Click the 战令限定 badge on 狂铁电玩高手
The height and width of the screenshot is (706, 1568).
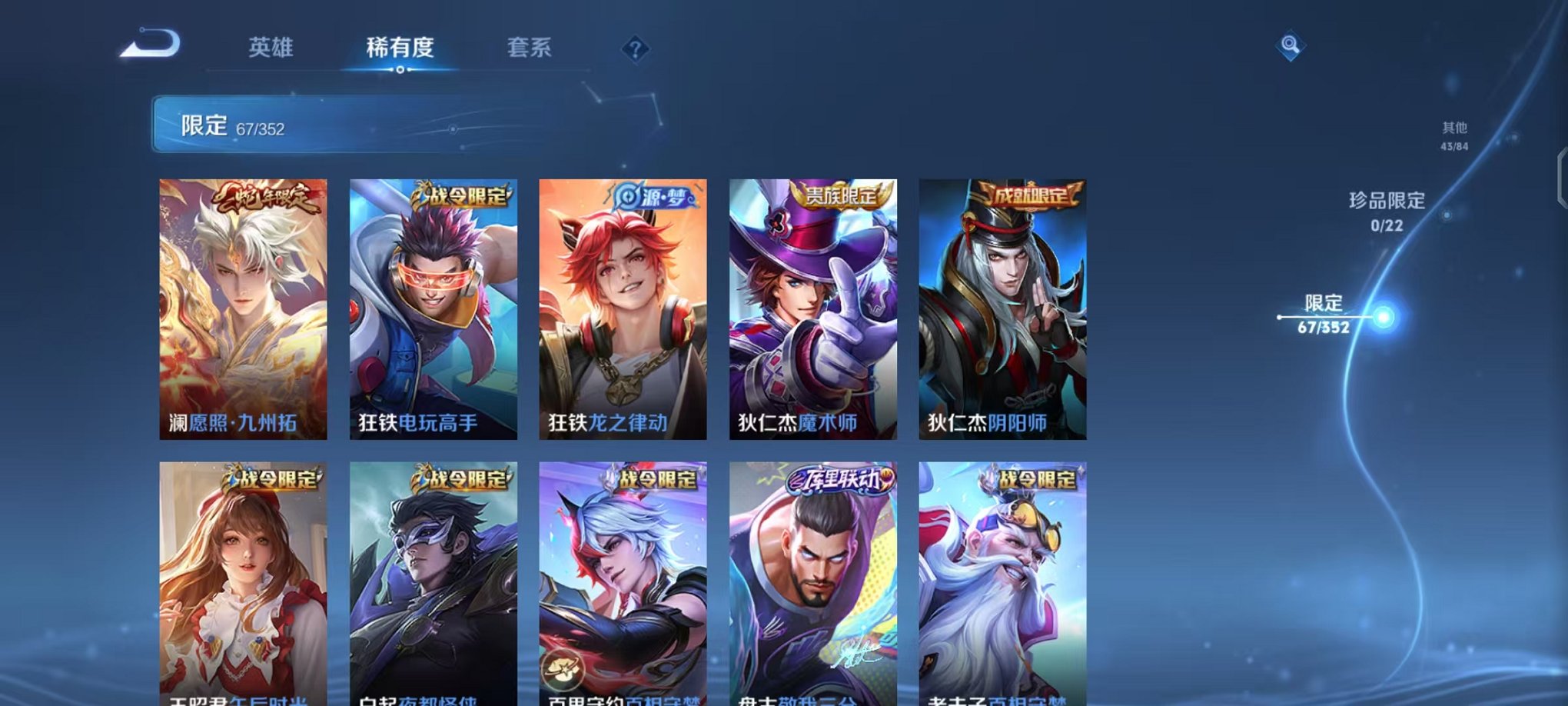coord(458,196)
